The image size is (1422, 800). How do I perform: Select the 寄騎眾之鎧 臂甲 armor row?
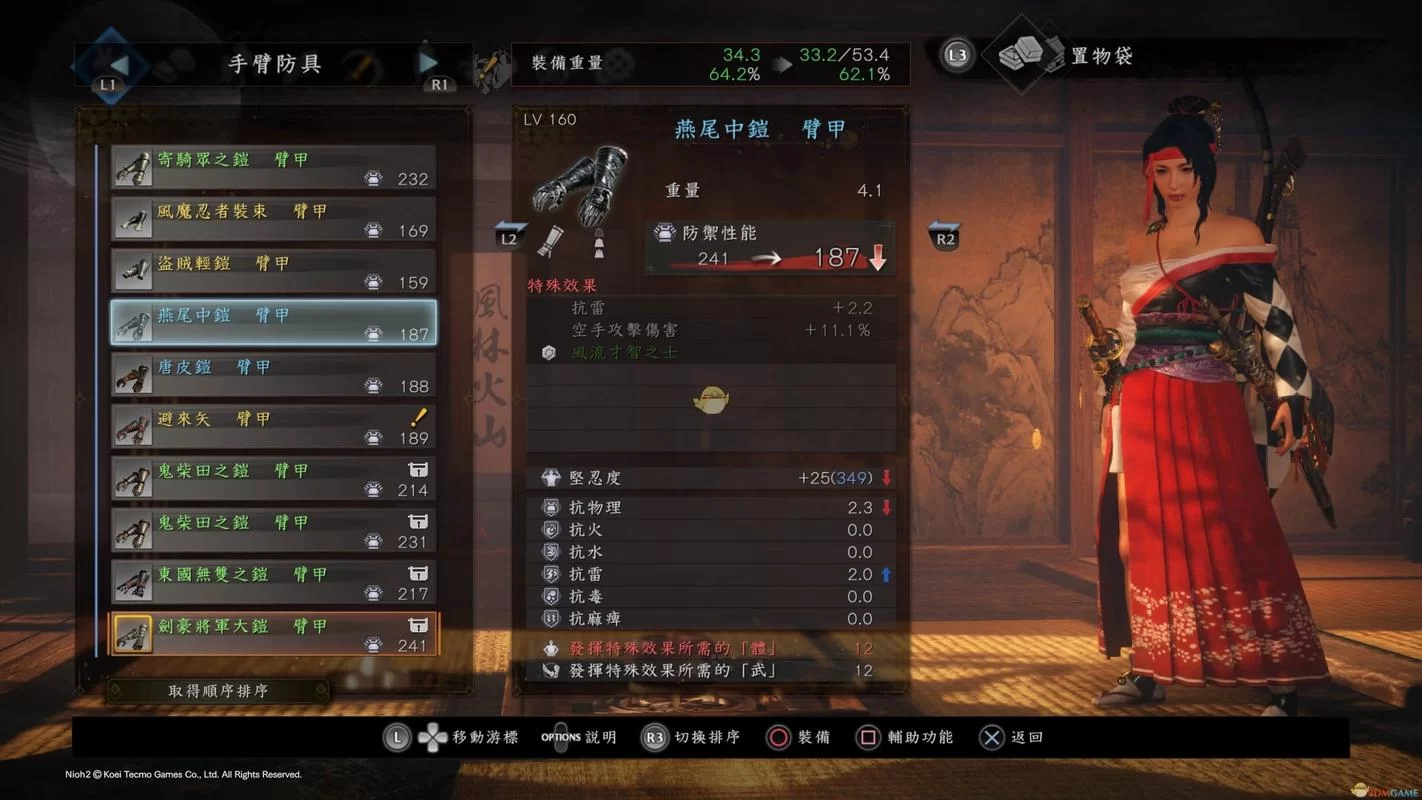point(273,168)
